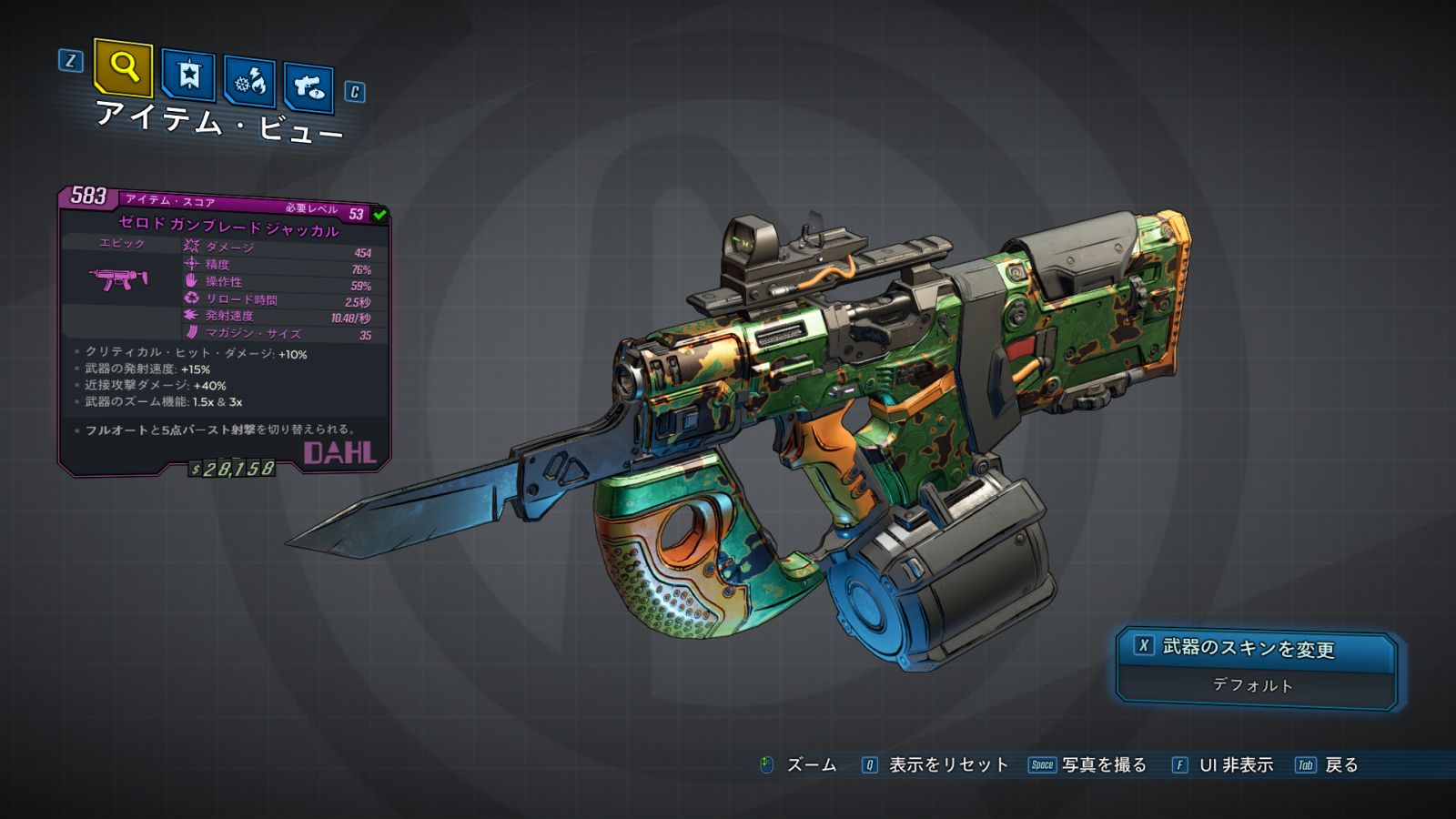
Task: Click the Dahl SMG item card
Action: tap(224, 332)
